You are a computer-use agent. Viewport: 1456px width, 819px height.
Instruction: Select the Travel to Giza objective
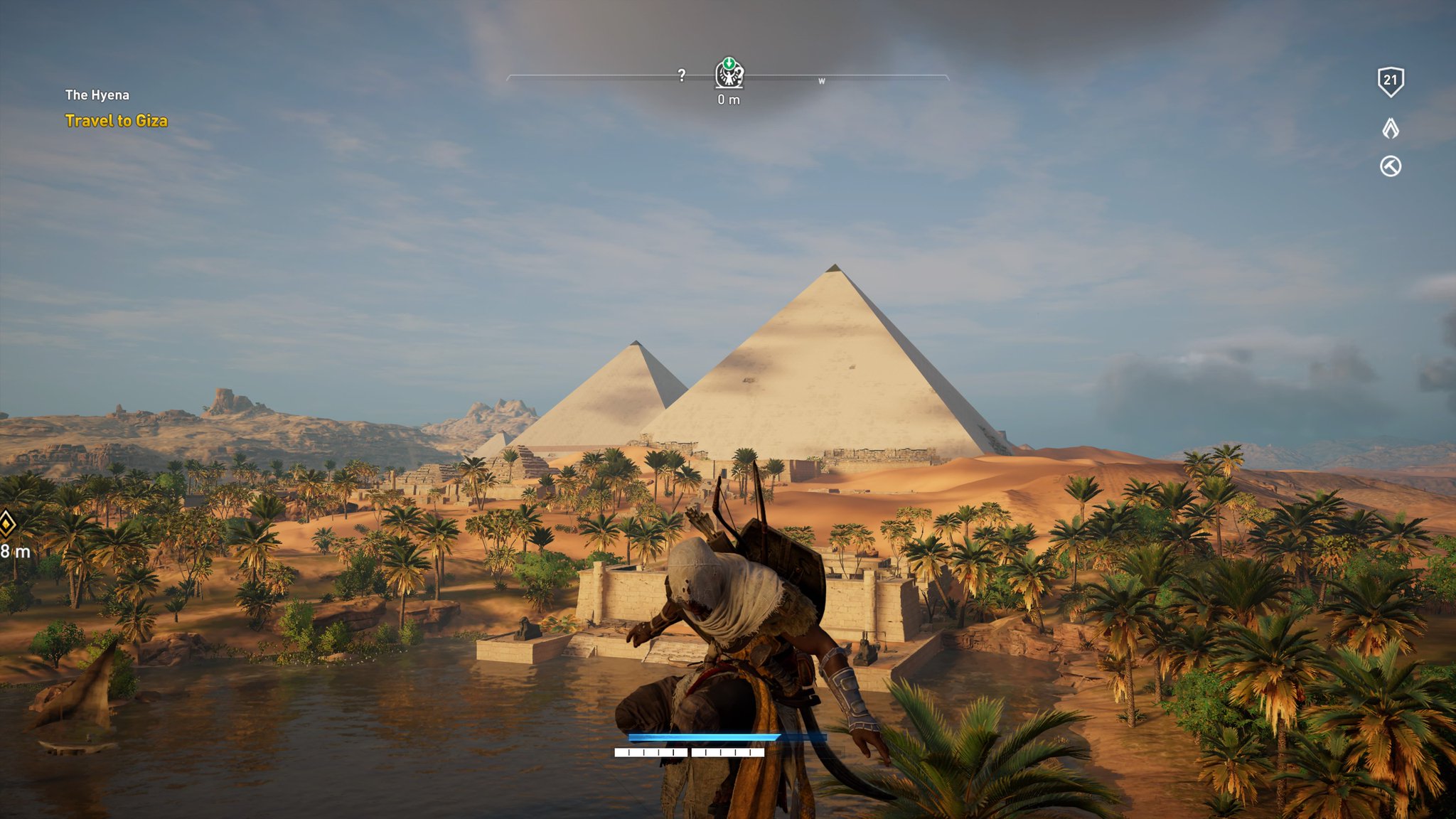click(117, 121)
